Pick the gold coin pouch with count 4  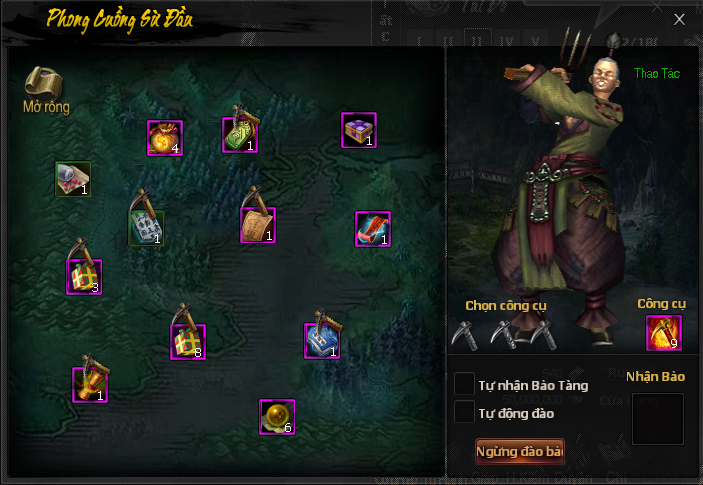pos(164,138)
